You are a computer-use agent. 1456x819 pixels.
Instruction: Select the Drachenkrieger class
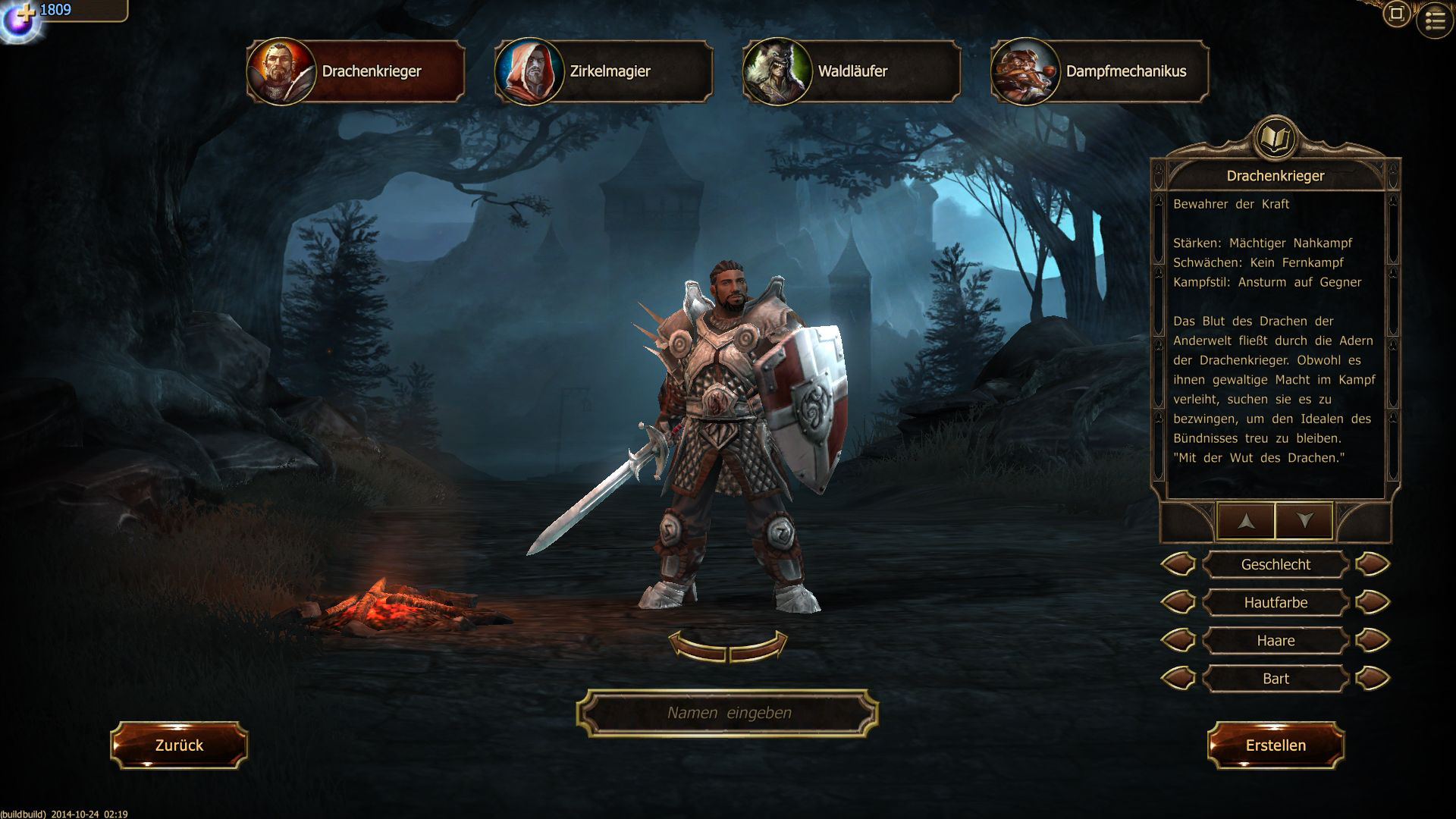coord(356,71)
